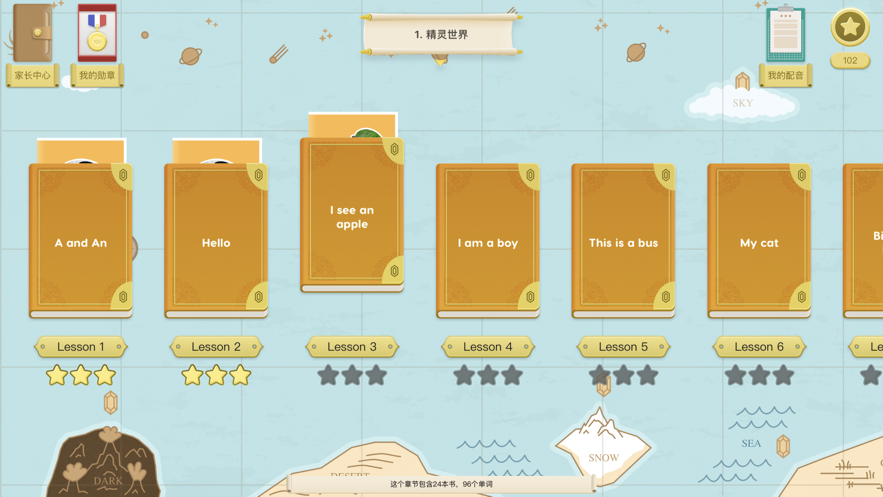The width and height of the screenshot is (883, 497).
Task: Select the Lesson 3 label
Action: (352, 347)
